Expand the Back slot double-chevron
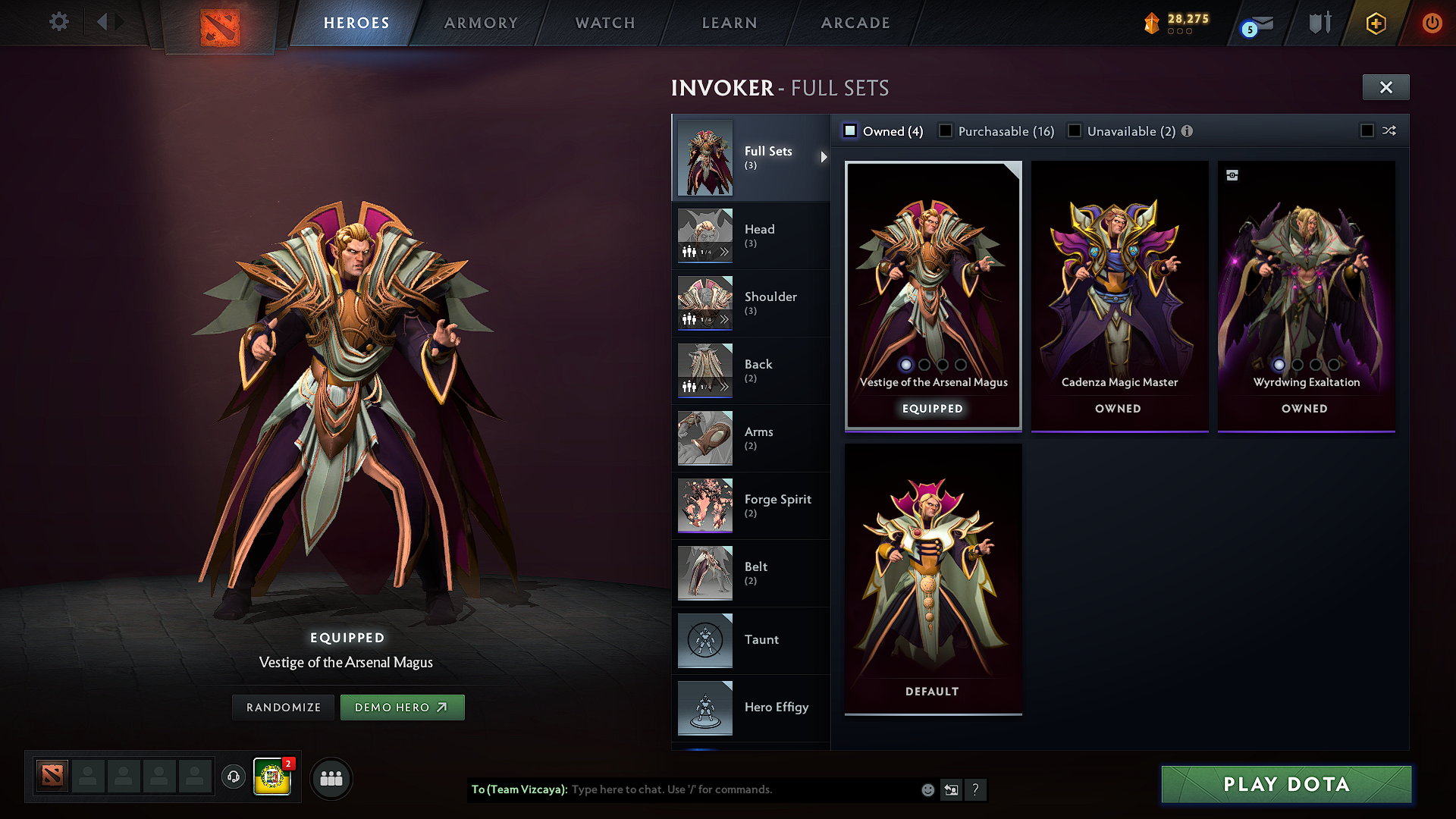The height and width of the screenshot is (819, 1456). tap(725, 388)
